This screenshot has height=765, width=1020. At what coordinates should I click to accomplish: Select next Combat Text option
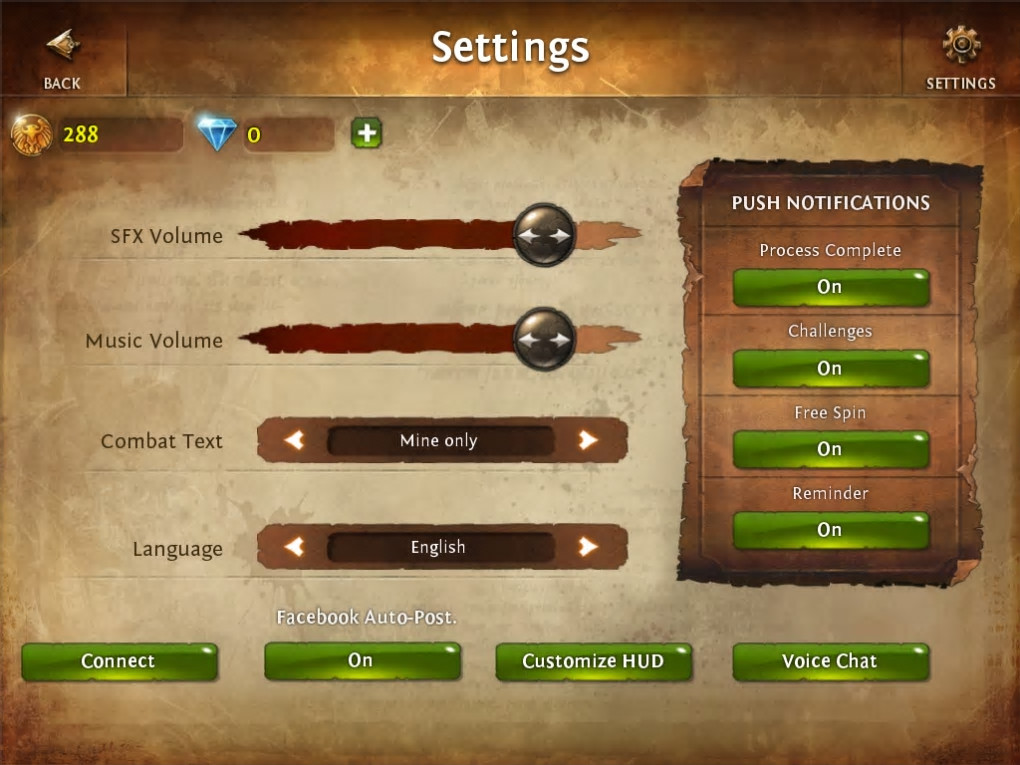[588, 440]
